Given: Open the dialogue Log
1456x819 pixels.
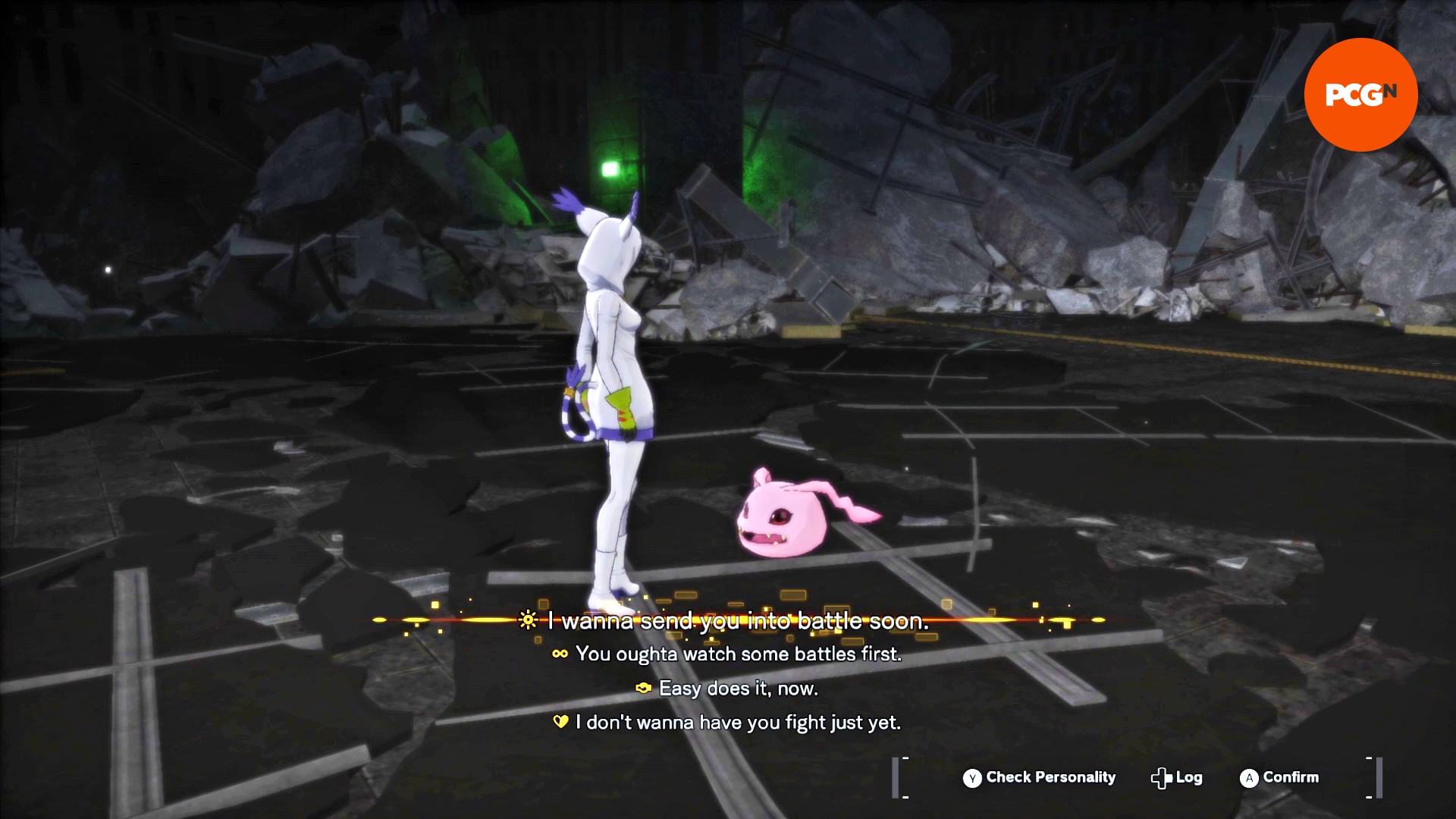Looking at the screenshot, I should coord(1177,777).
